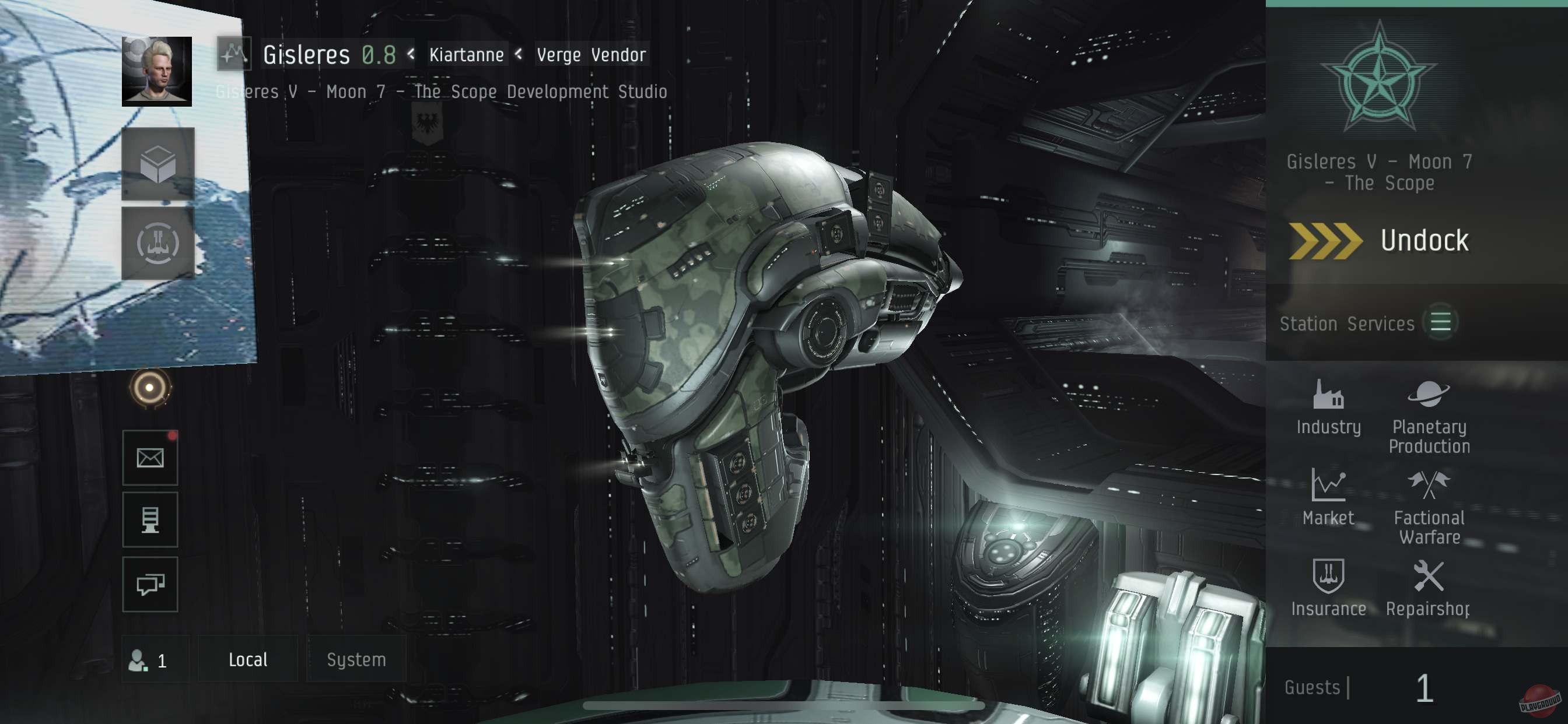Switch to the System chat tab

355,659
